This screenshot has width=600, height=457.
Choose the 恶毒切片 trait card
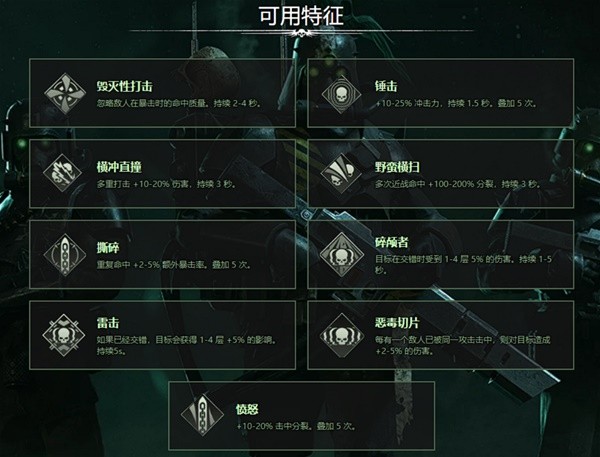(439, 335)
